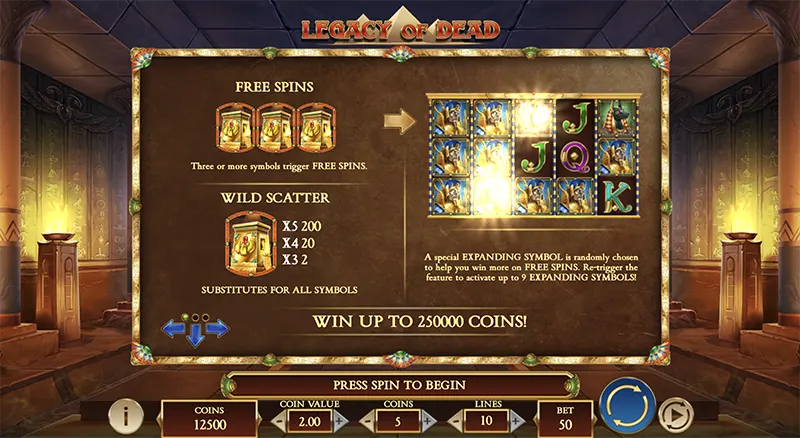Spin the reels with the round blue button

tap(627, 407)
